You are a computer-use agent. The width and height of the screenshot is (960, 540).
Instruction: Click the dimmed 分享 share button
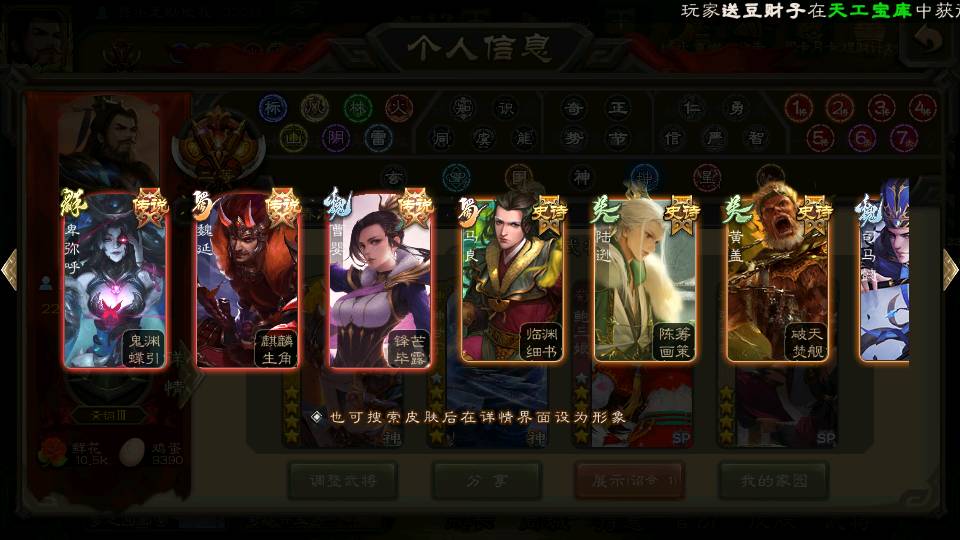coord(486,481)
